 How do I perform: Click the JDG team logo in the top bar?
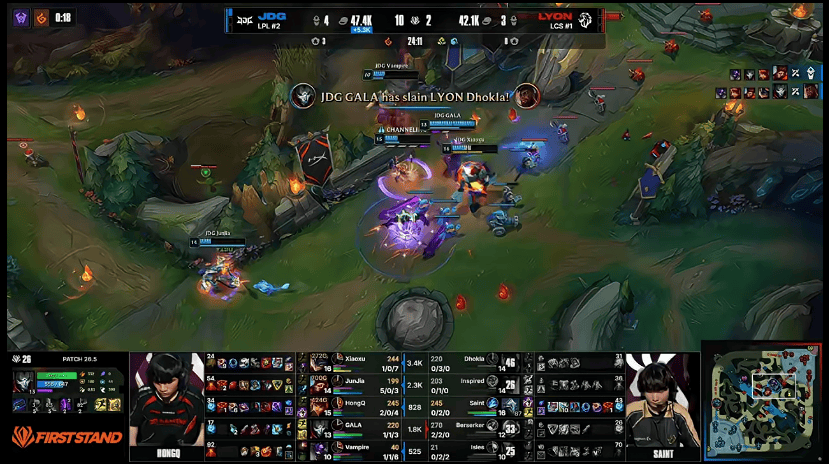[242, 18]
